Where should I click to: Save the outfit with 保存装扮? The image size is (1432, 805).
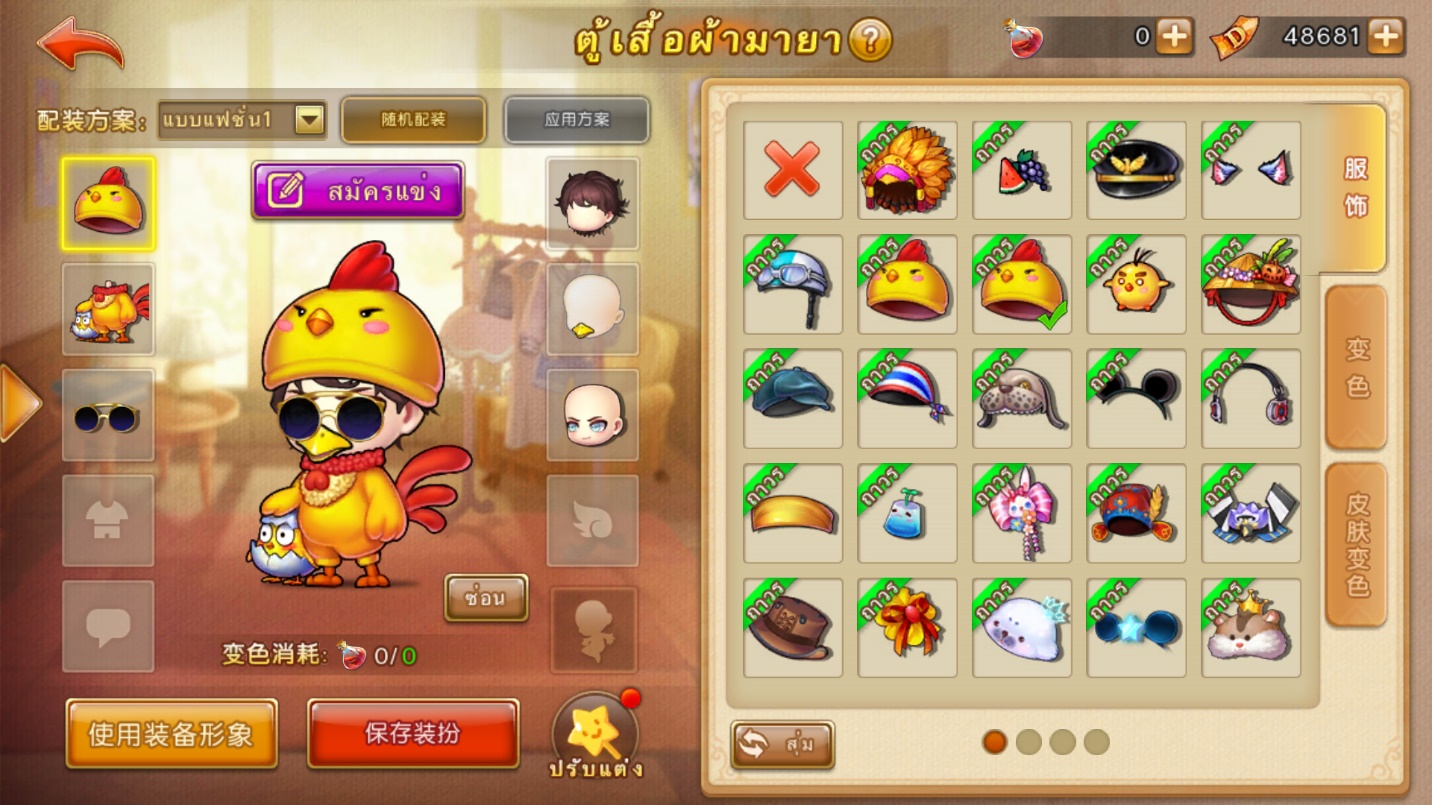[x=413, y=733]
